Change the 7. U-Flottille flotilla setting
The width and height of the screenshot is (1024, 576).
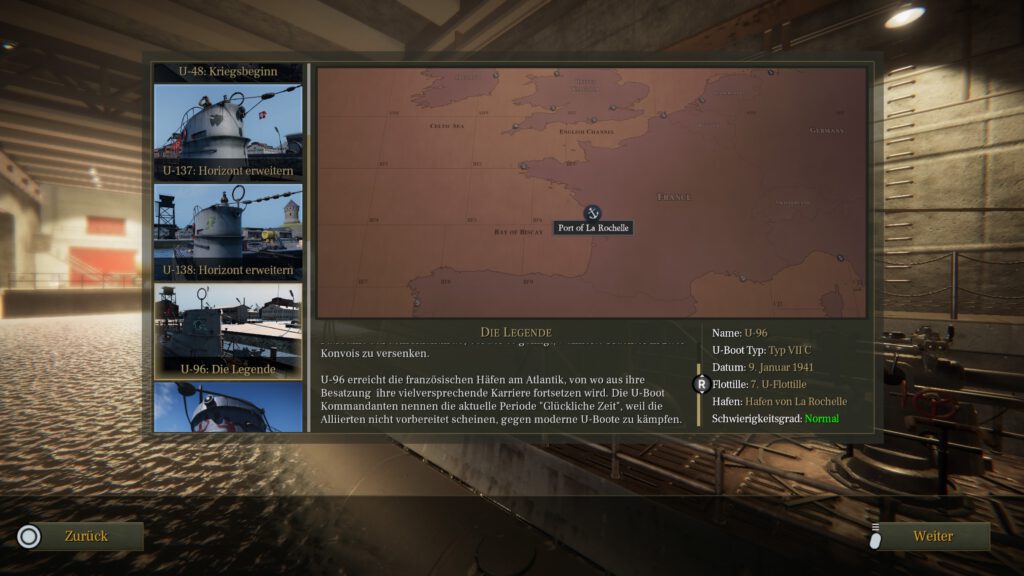tap(776, 384)
